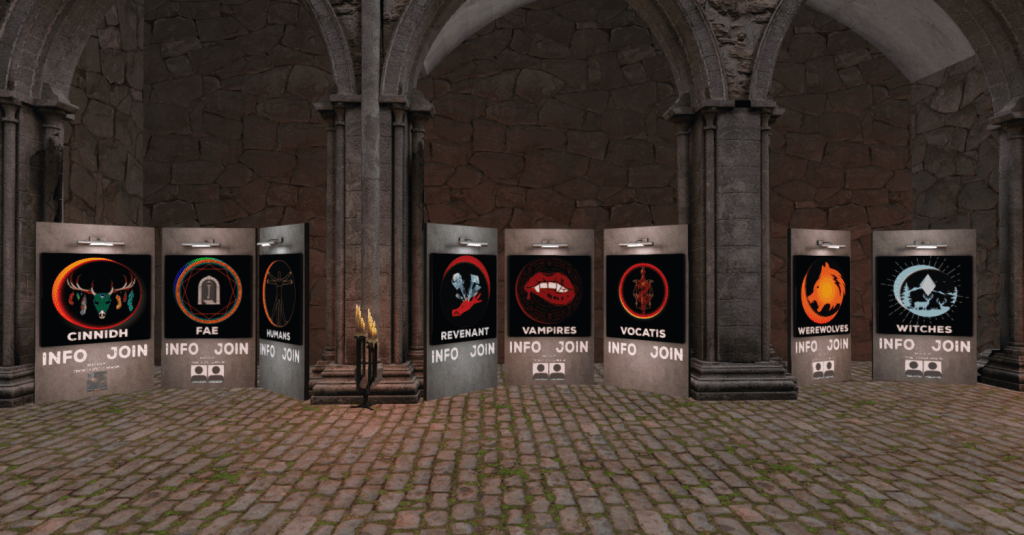This screenshot has height=535, width=1024.
Task: Join the Witches faction
Action: click(950, 346)
